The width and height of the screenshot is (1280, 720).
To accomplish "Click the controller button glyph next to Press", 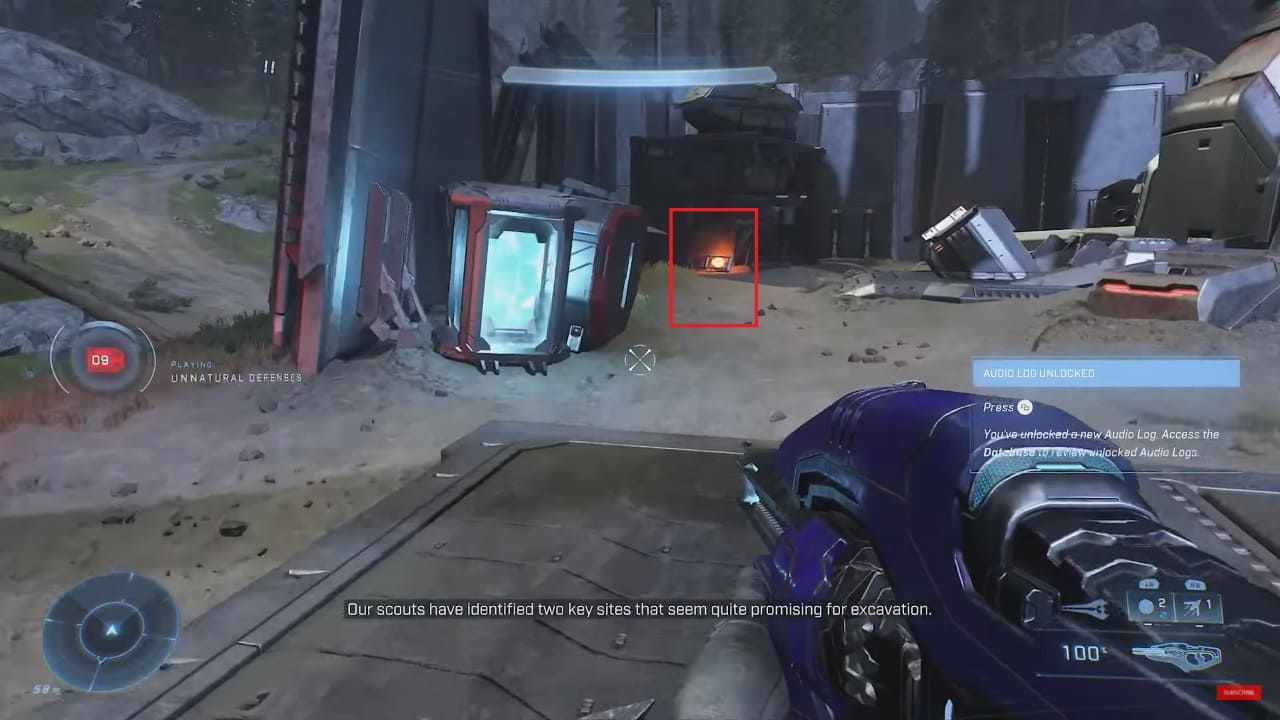I will (x=1026, y=406).
